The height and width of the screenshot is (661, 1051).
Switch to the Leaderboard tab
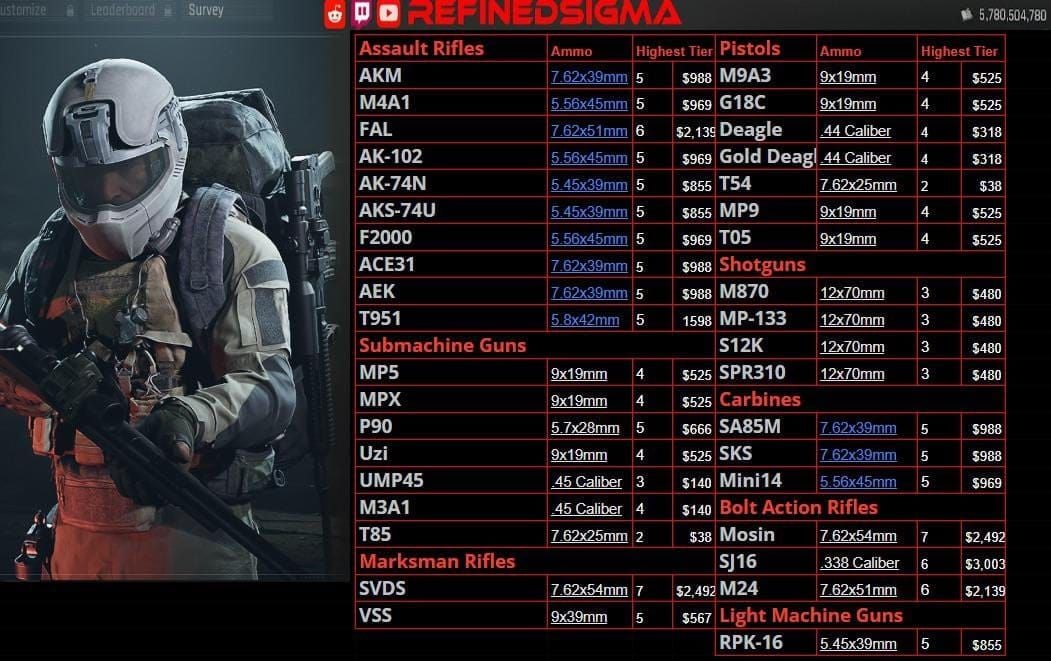tap(122, 10)
